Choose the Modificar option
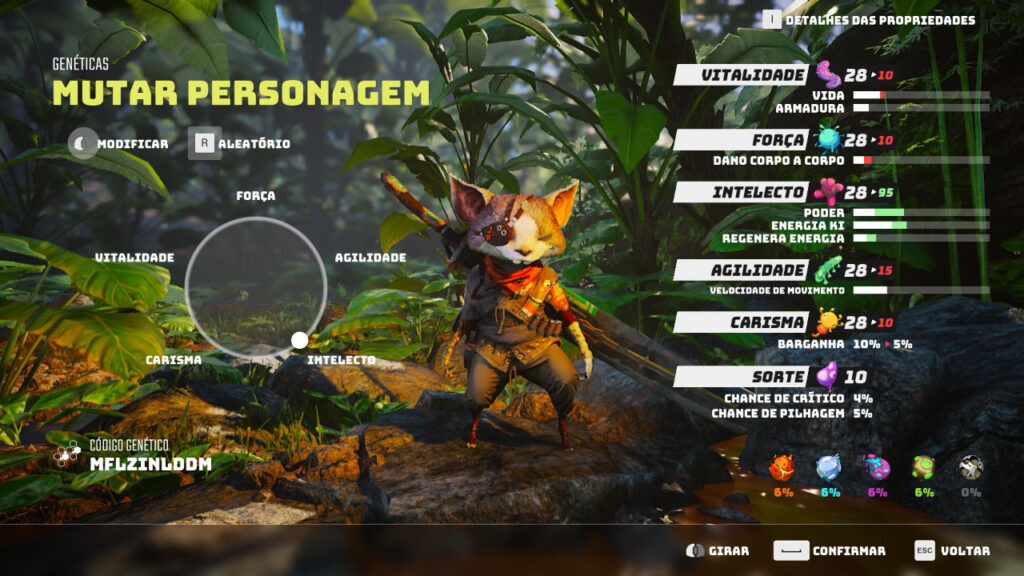 click(x=119, y=144)
